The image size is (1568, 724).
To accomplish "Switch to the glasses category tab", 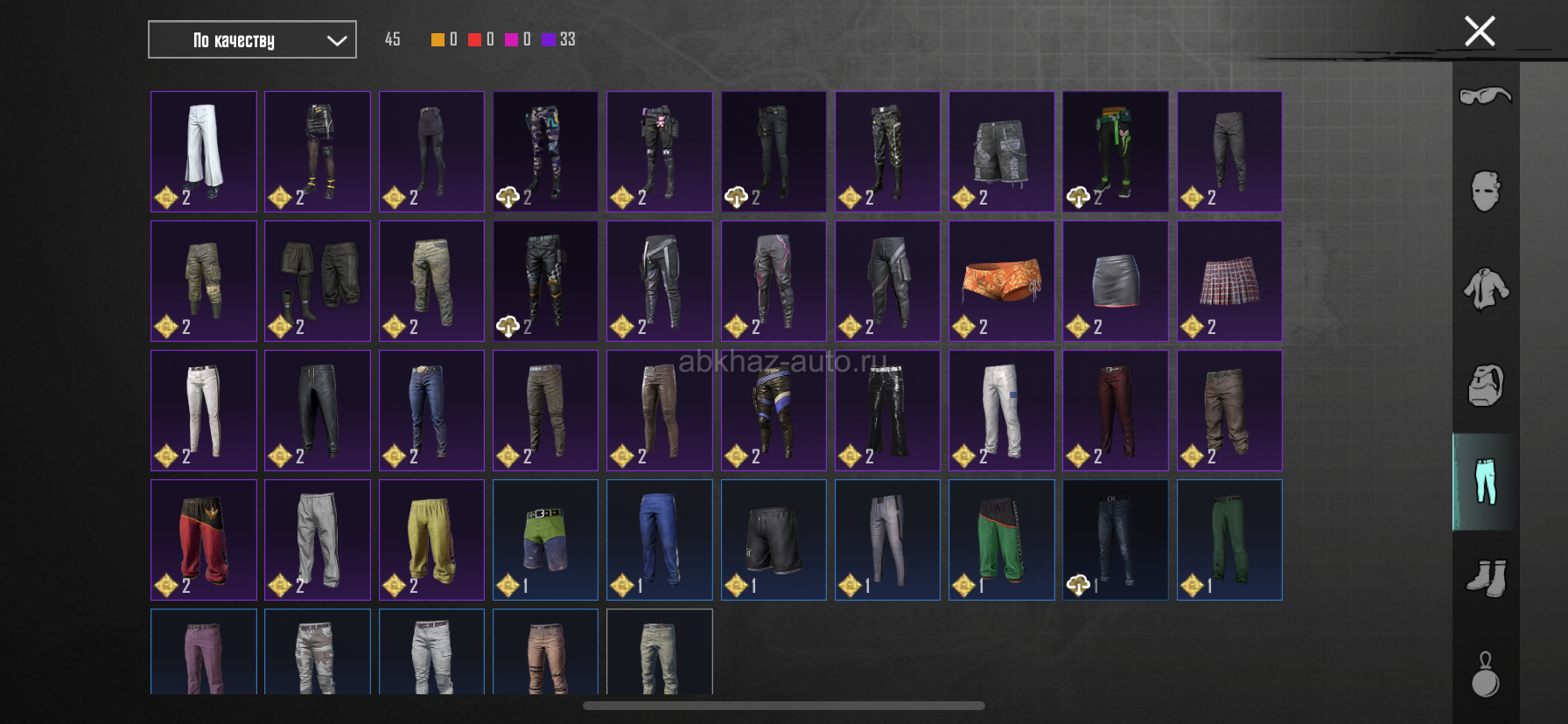I will click(1485, 95).
